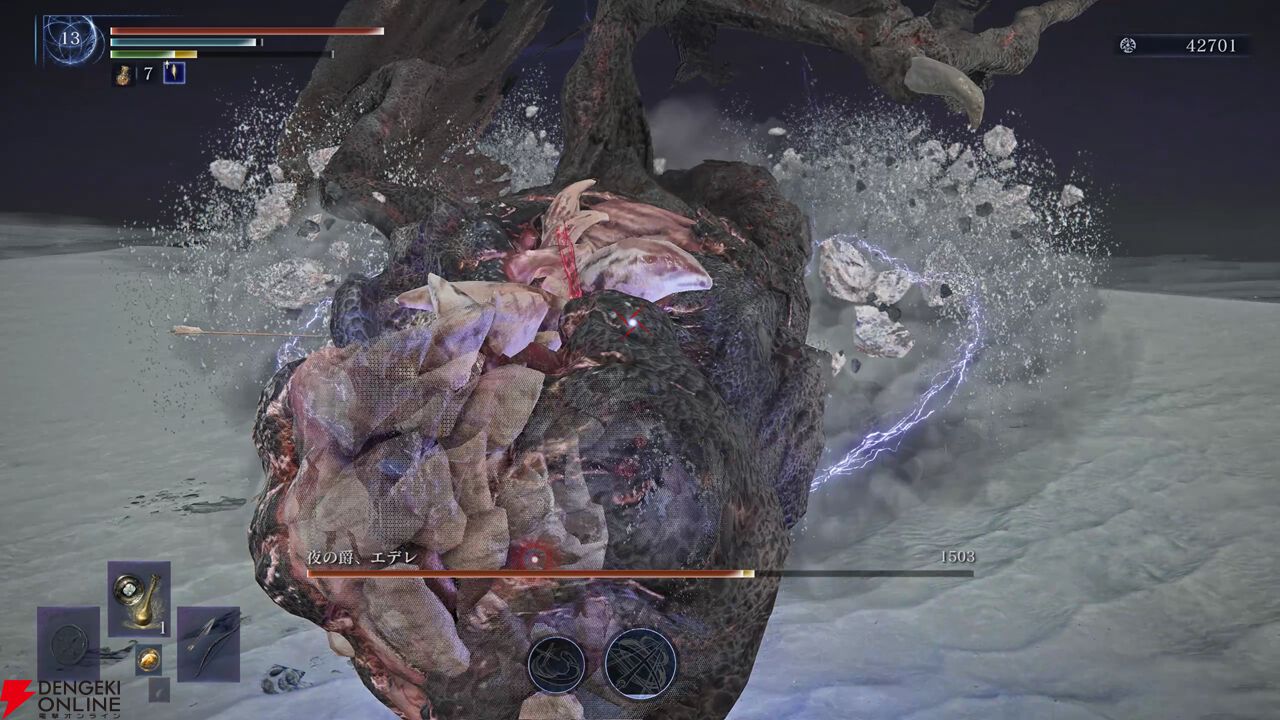The height and width of the screenshot is (720, 1280).
Task: Select the golden flask icon beside the 7
Action: point(125,73)
